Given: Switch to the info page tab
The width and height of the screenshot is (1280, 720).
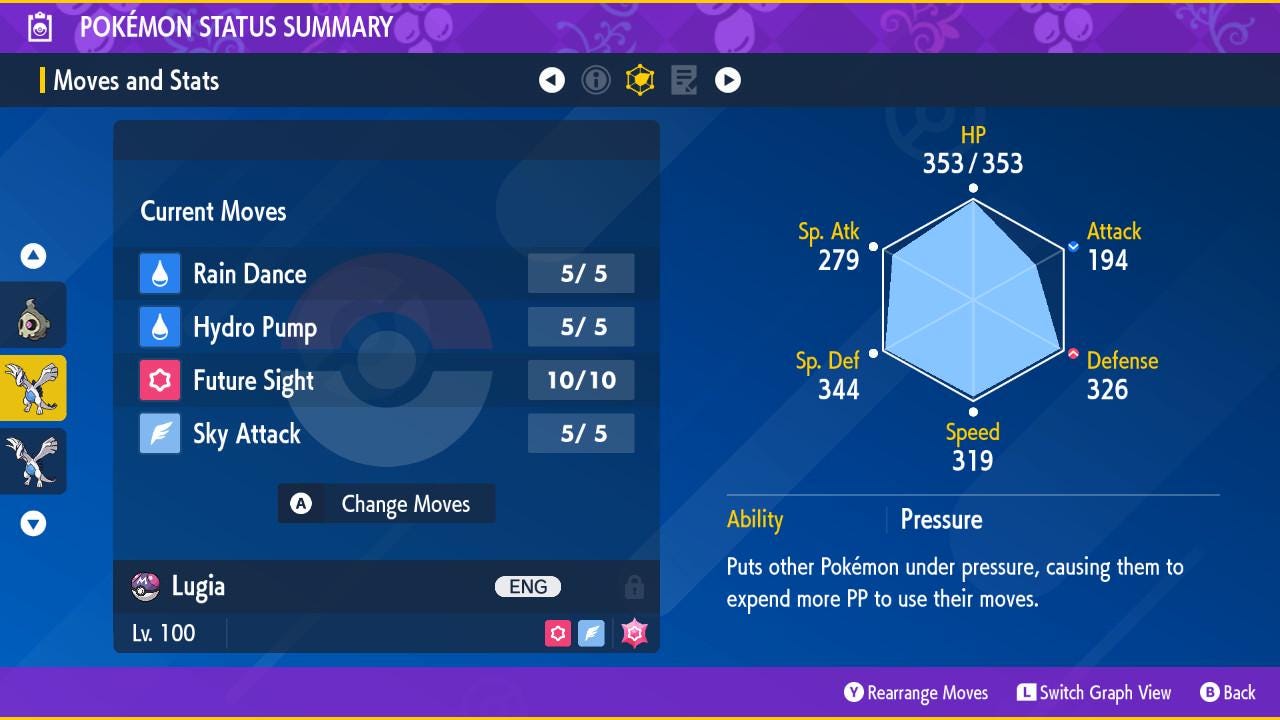Looking at the screenshot, I should [x=596, y=80].
